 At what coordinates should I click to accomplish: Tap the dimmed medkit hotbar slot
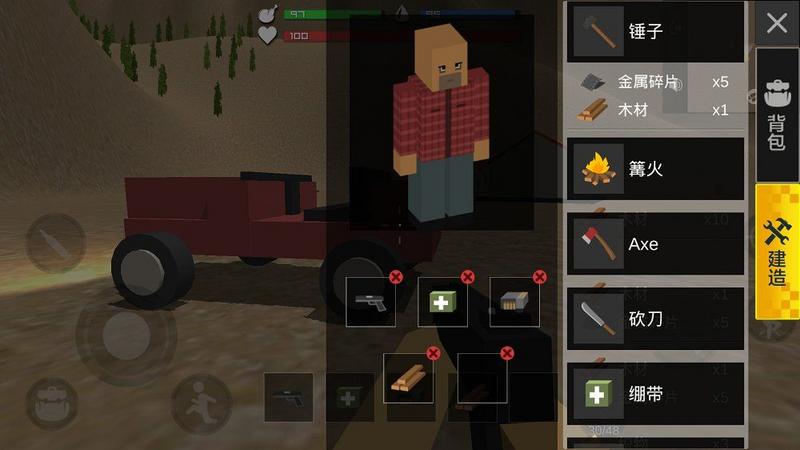pyautogui.click(x=349, y=397)
